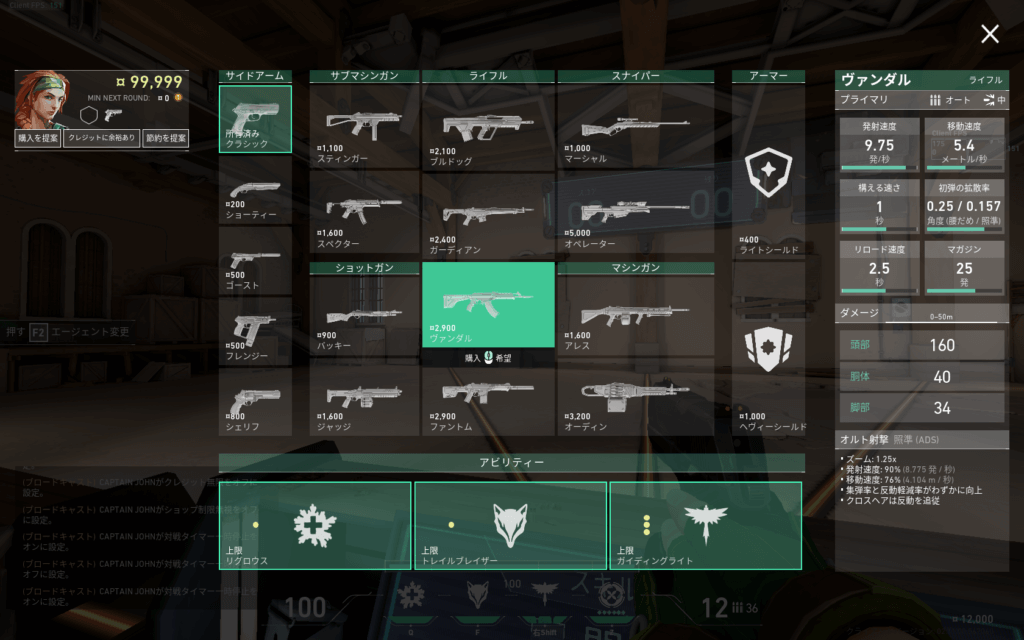This screenshot has width=1024, height=640.
Task: Purchase the Ghost (ゴースト) pistol
Action: (255, 260)
